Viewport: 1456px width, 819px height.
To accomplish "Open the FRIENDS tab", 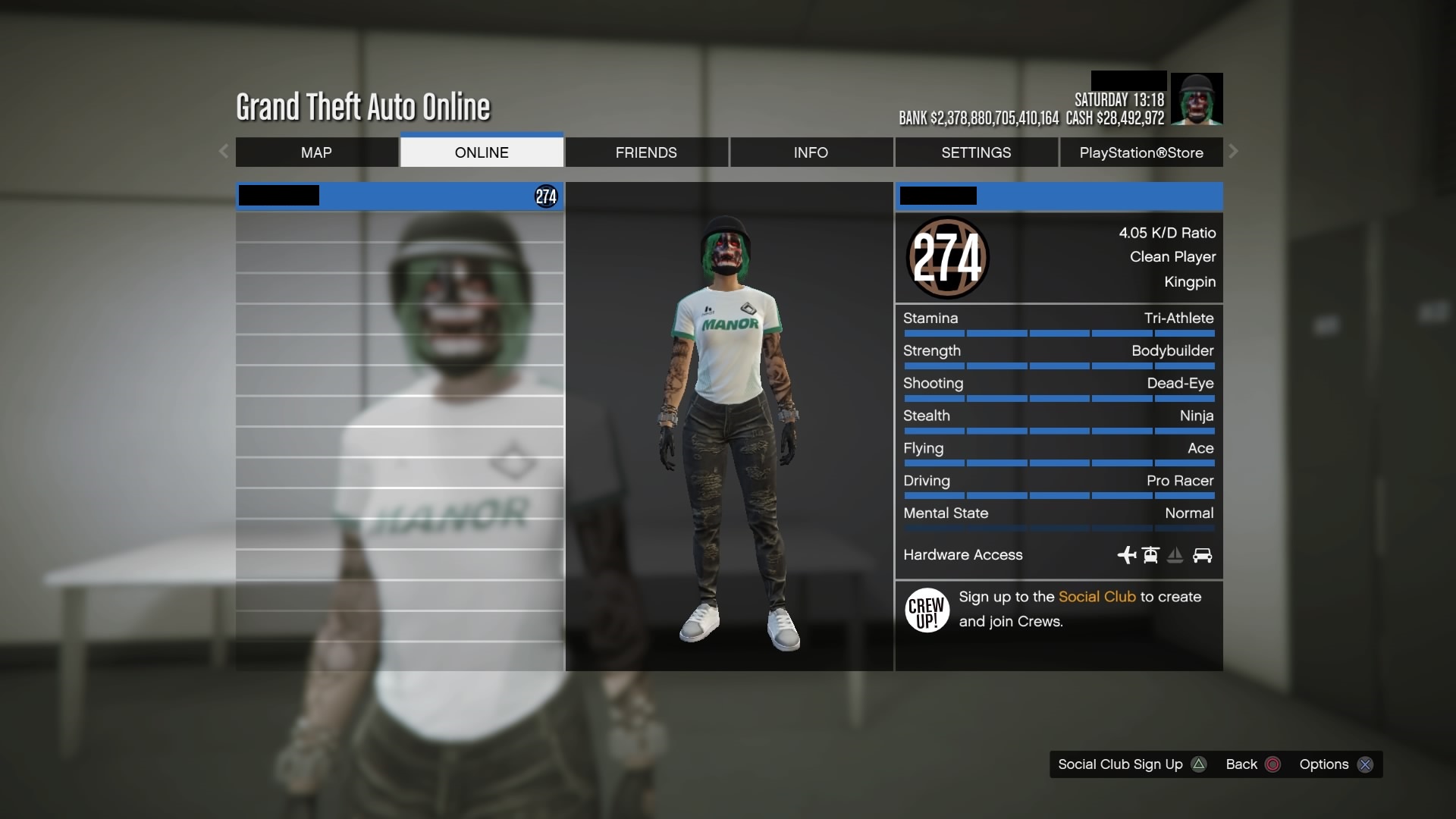I will [x=646, y=152].
